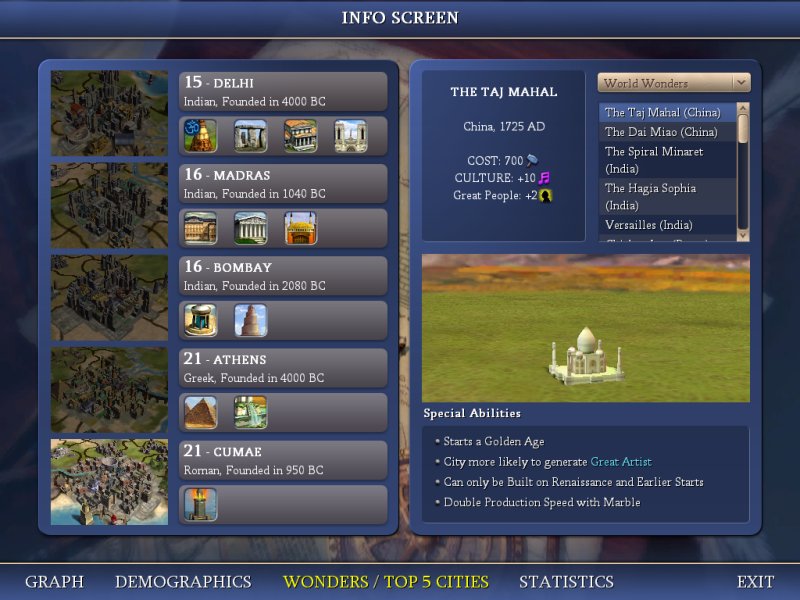Screen dimensions: 800x600
Task: Choose the Bombay city header
Action: click(x=283, y=275)
